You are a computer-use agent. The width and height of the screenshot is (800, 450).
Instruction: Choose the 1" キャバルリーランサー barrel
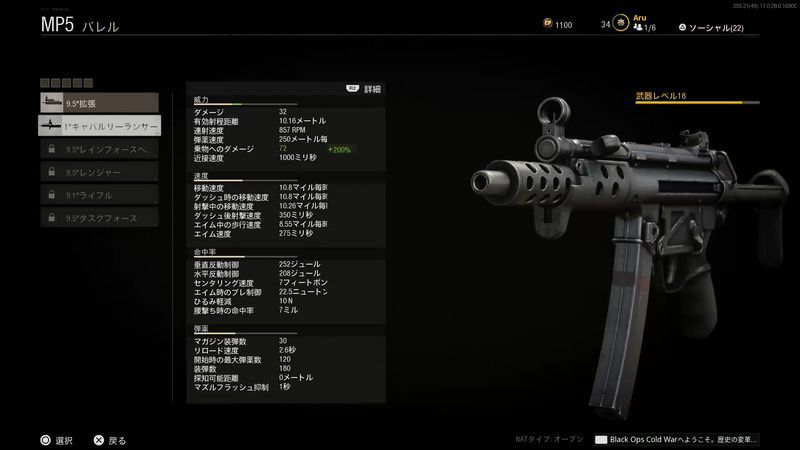[99, 126]
